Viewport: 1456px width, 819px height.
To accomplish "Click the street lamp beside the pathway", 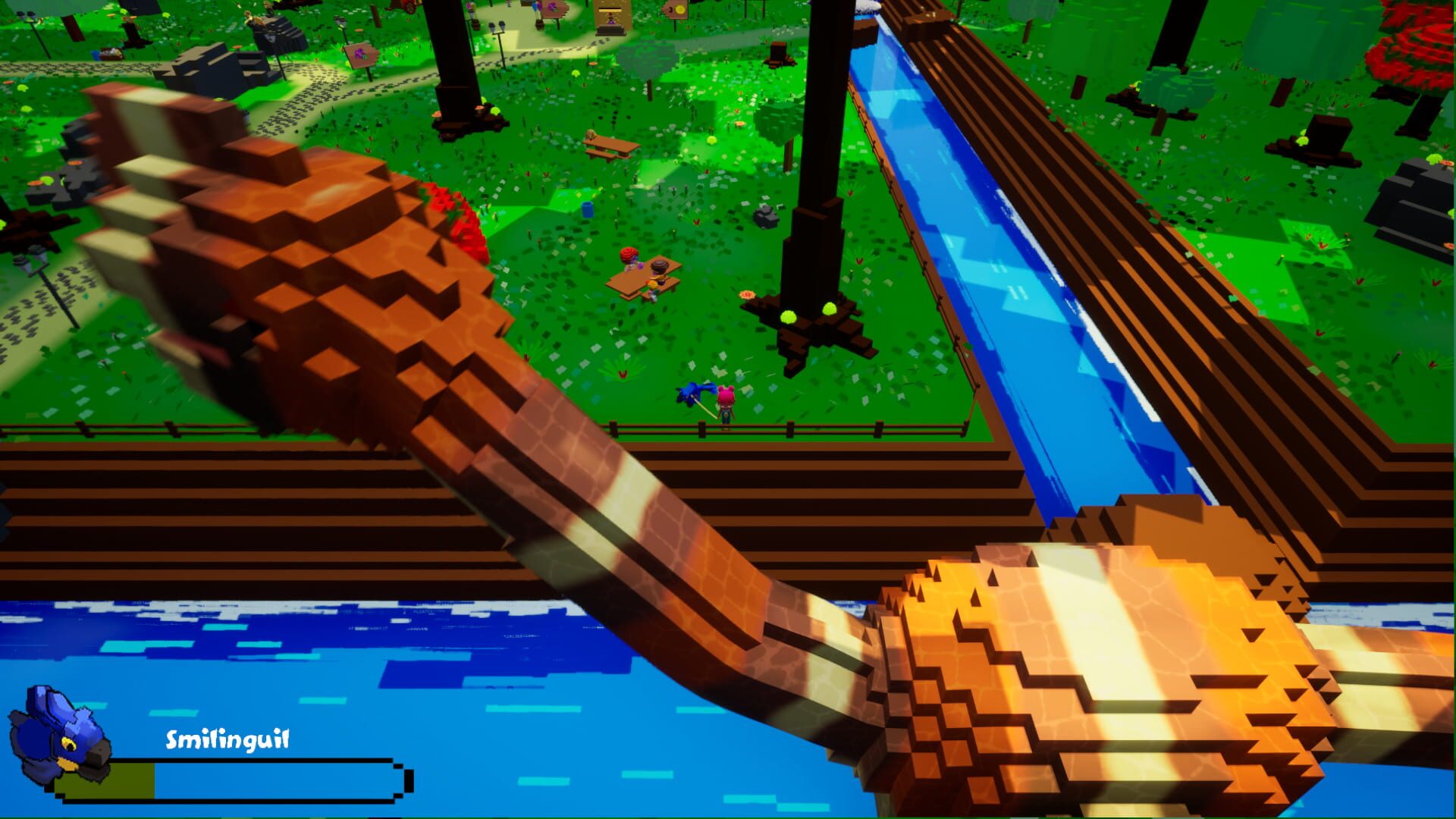I will (499, 29).
